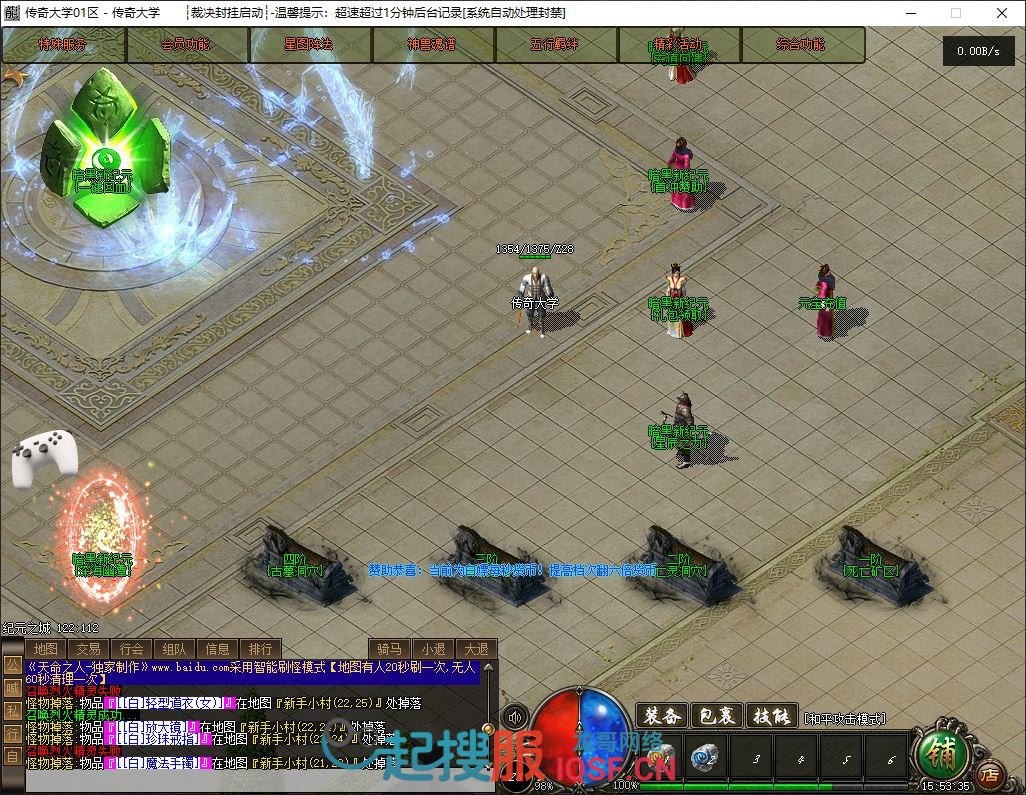Toggle the 骑马 mount button
1026x795 pixels.
(389, 649)
